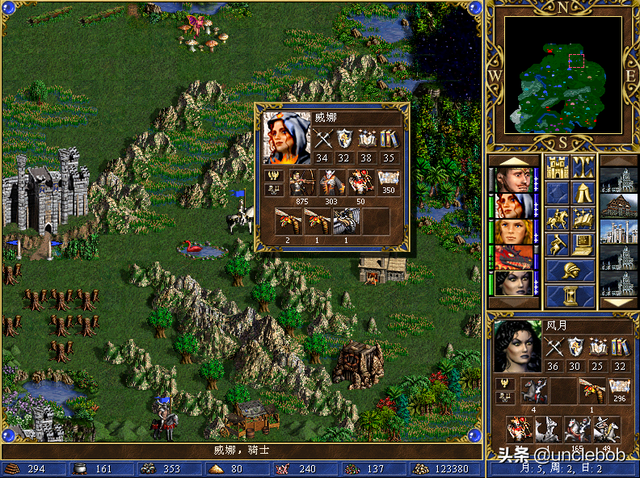
Task: Select the white-pillared town in town list
Action: tap(618, 232)
